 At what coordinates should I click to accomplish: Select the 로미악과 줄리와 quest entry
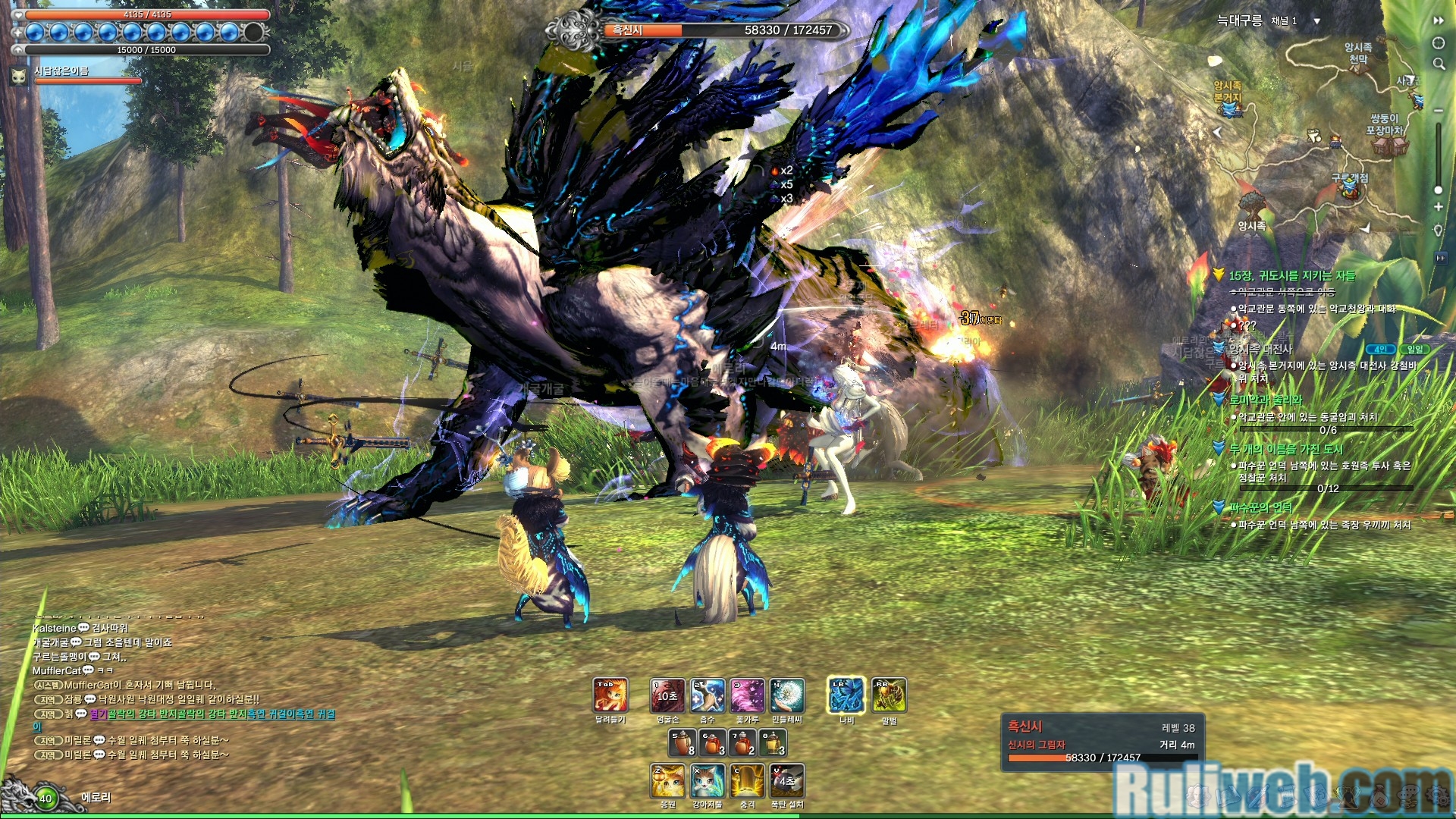click(x=1265, y=400)
